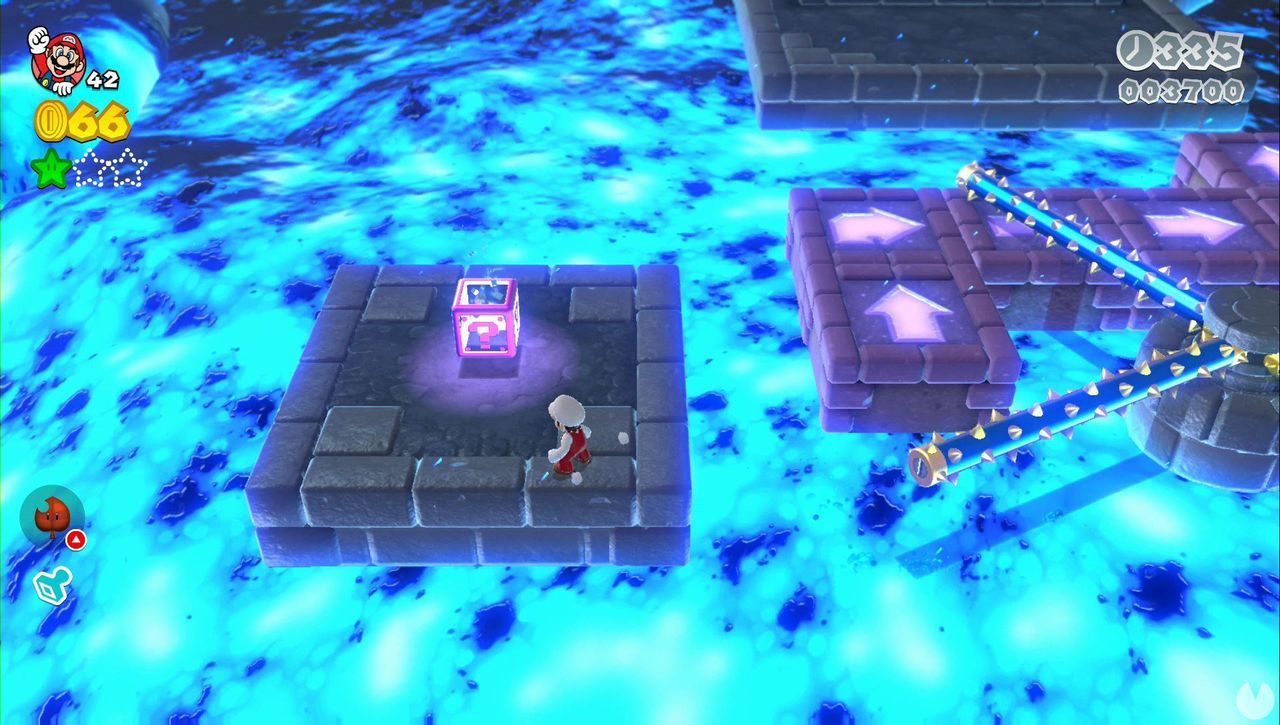Click the Super Leaf reserve power-up icon
1280x725 pixels.
tap(53, 515)
